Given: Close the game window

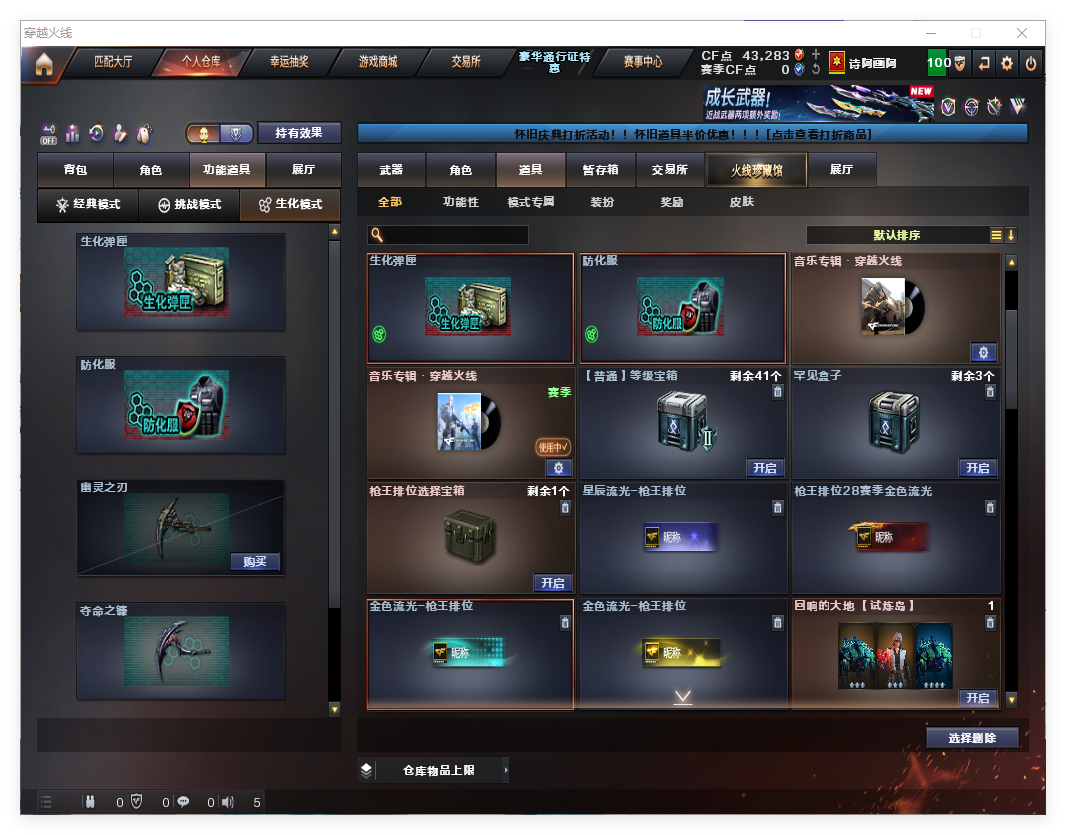Looking at the screenshot, I should (x=1022, y=33).
